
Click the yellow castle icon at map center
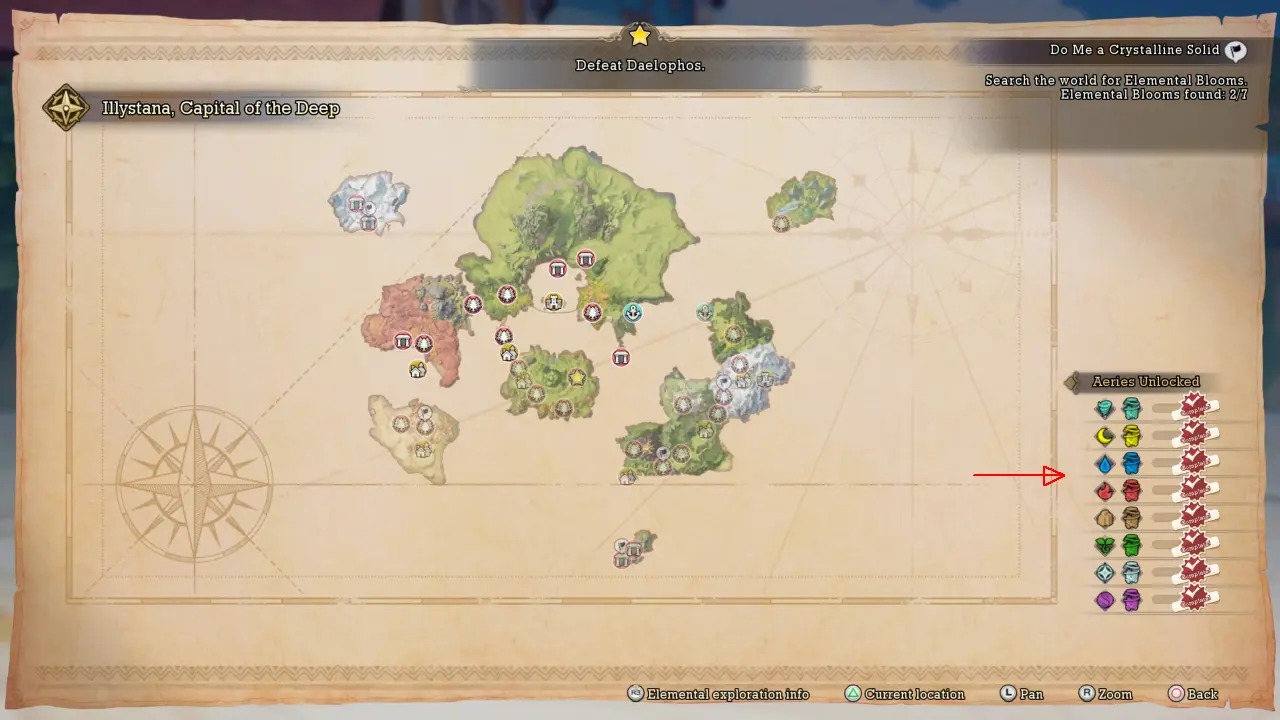click(553, 302)
